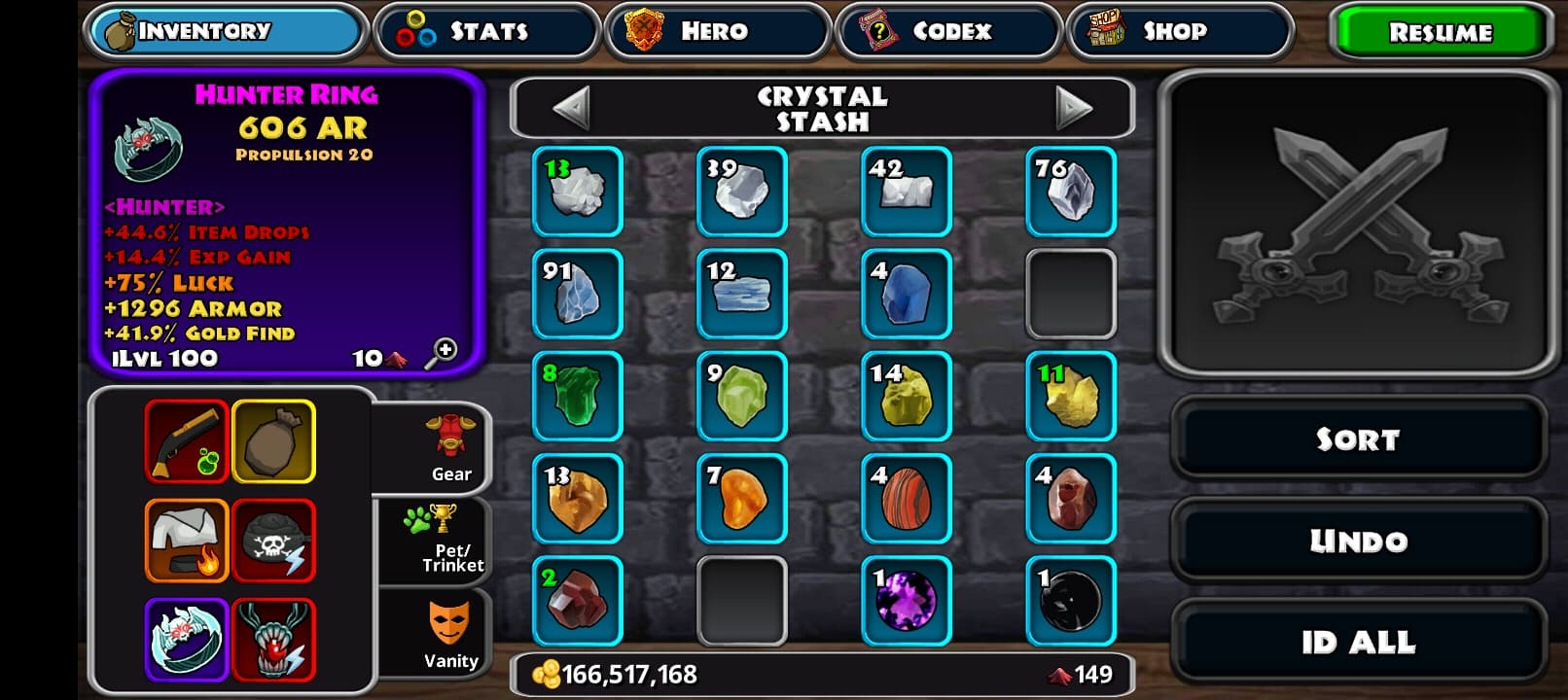
Task: Go to the Shop tab
Action: (x=1179, y=31)
